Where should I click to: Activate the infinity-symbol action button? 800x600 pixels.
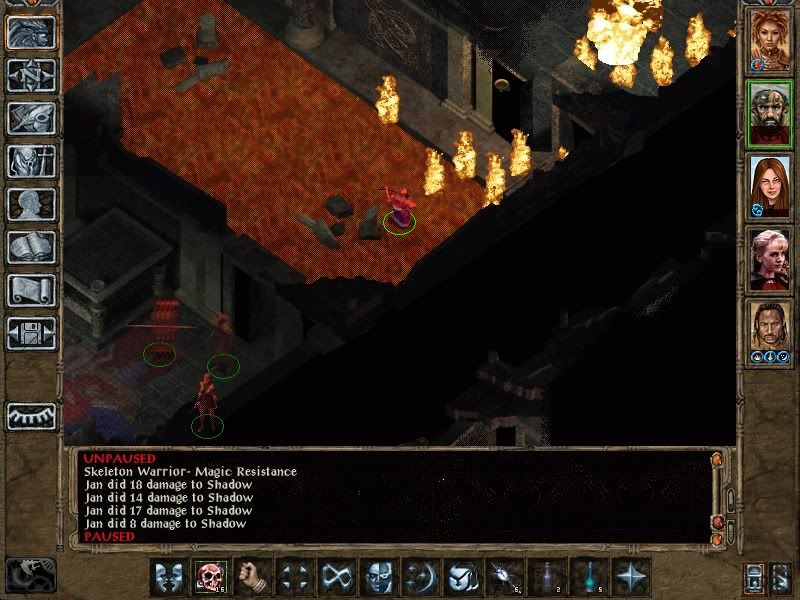pos(337,577)
